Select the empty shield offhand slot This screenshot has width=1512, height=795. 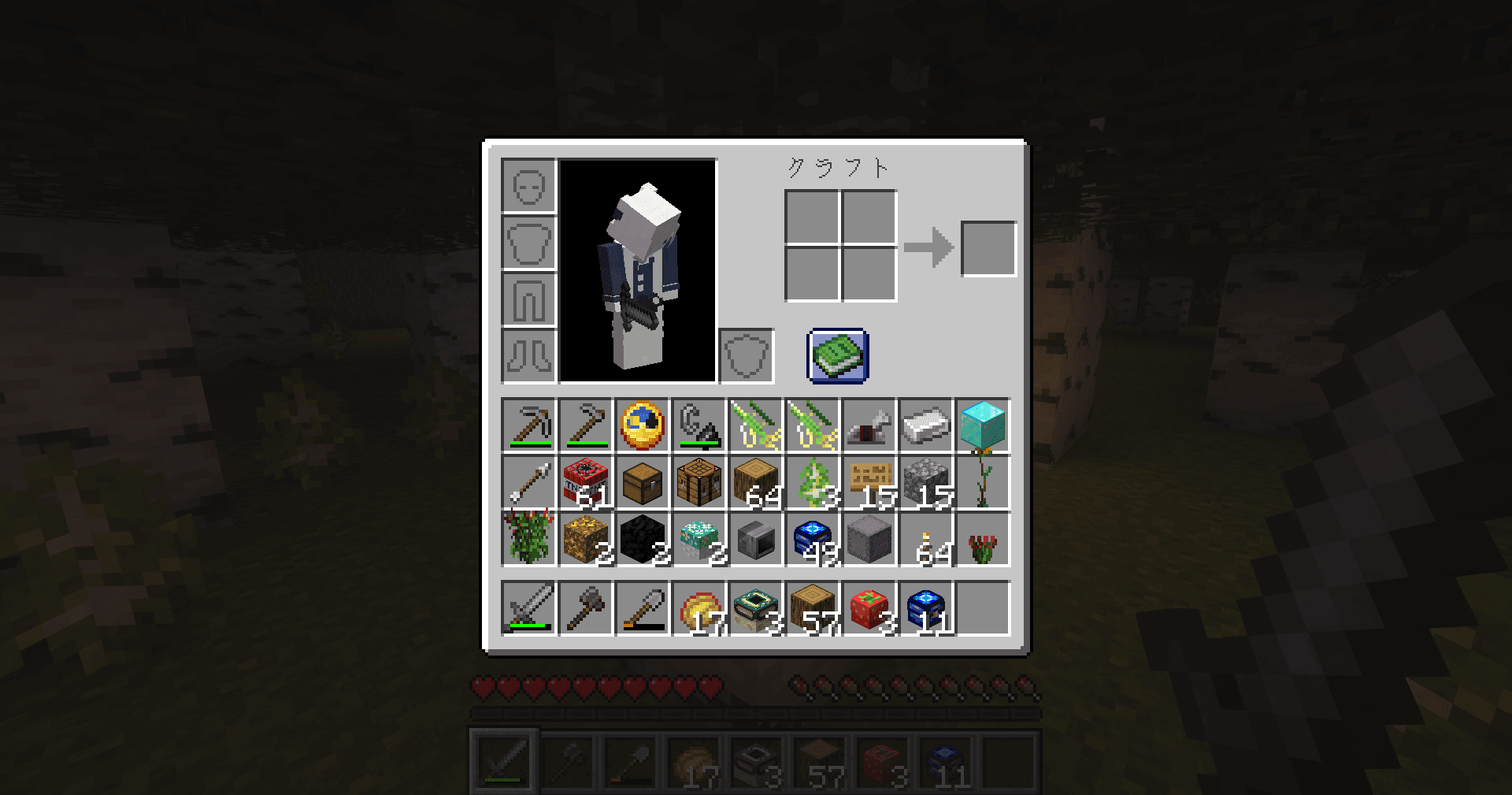coord(746,356)
